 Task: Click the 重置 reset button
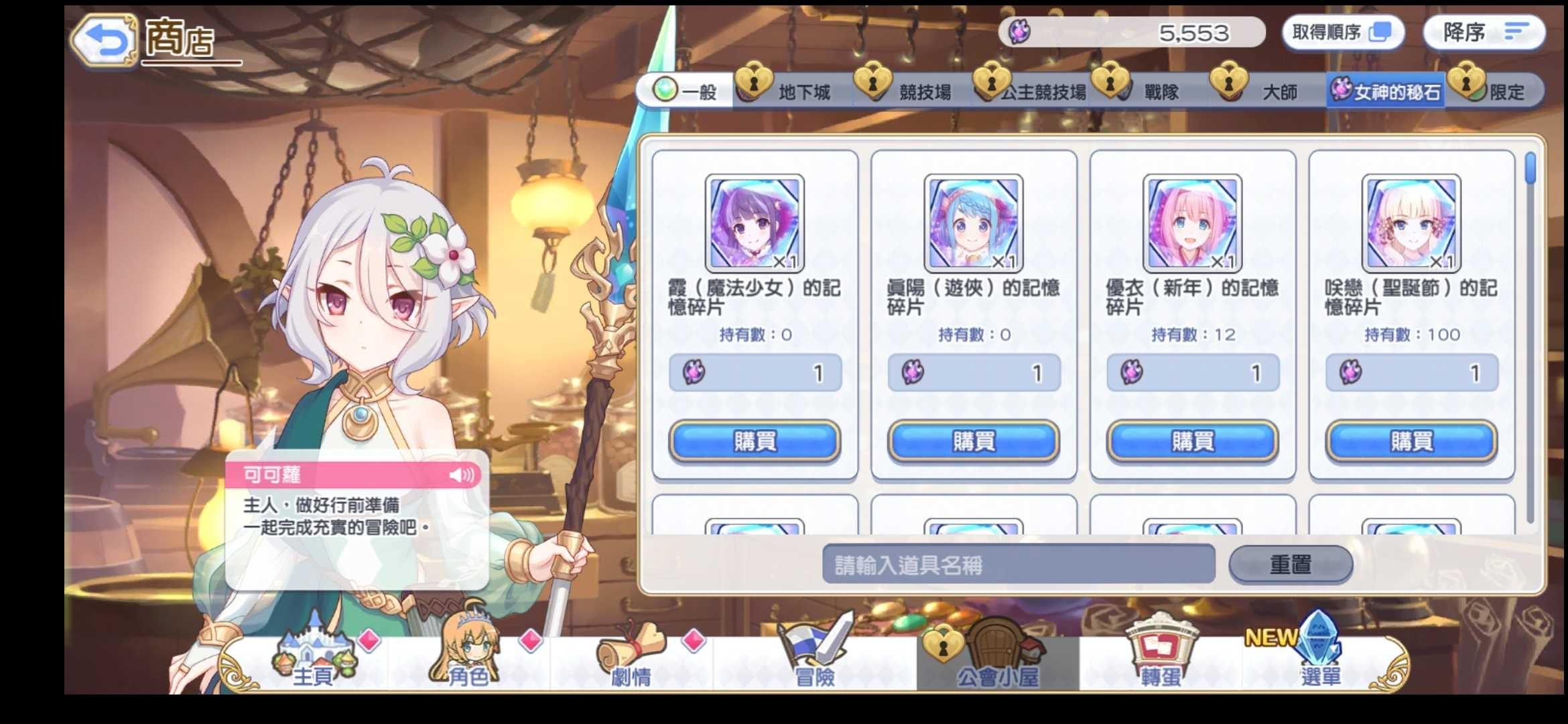(x=1290, y=564)
